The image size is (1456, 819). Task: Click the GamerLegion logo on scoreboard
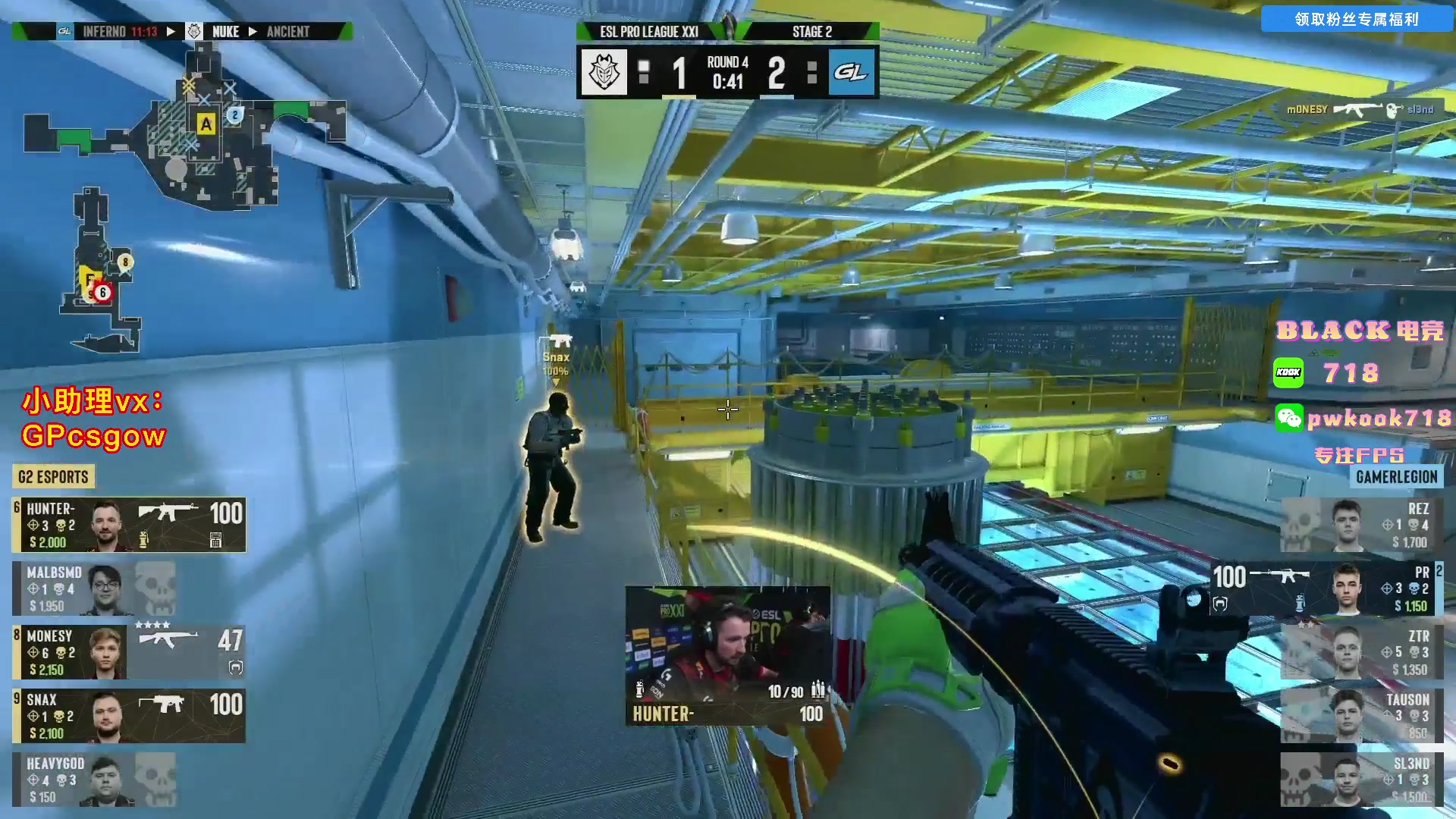(x=851, y=73)
